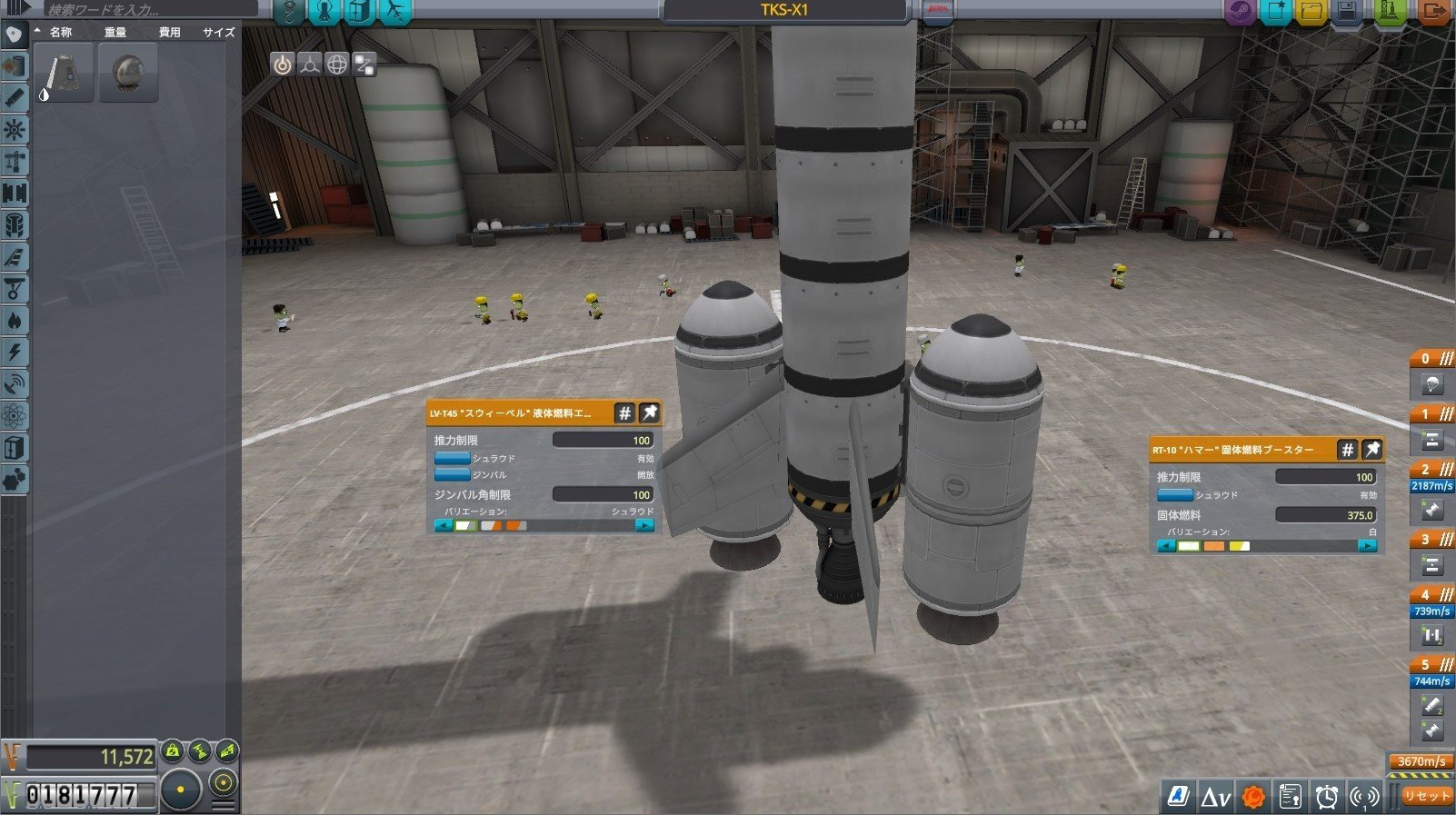Open the alarm clock app
Image resolution: width=1456 pixels, height=815 pixels.
tap(1327, 797)
